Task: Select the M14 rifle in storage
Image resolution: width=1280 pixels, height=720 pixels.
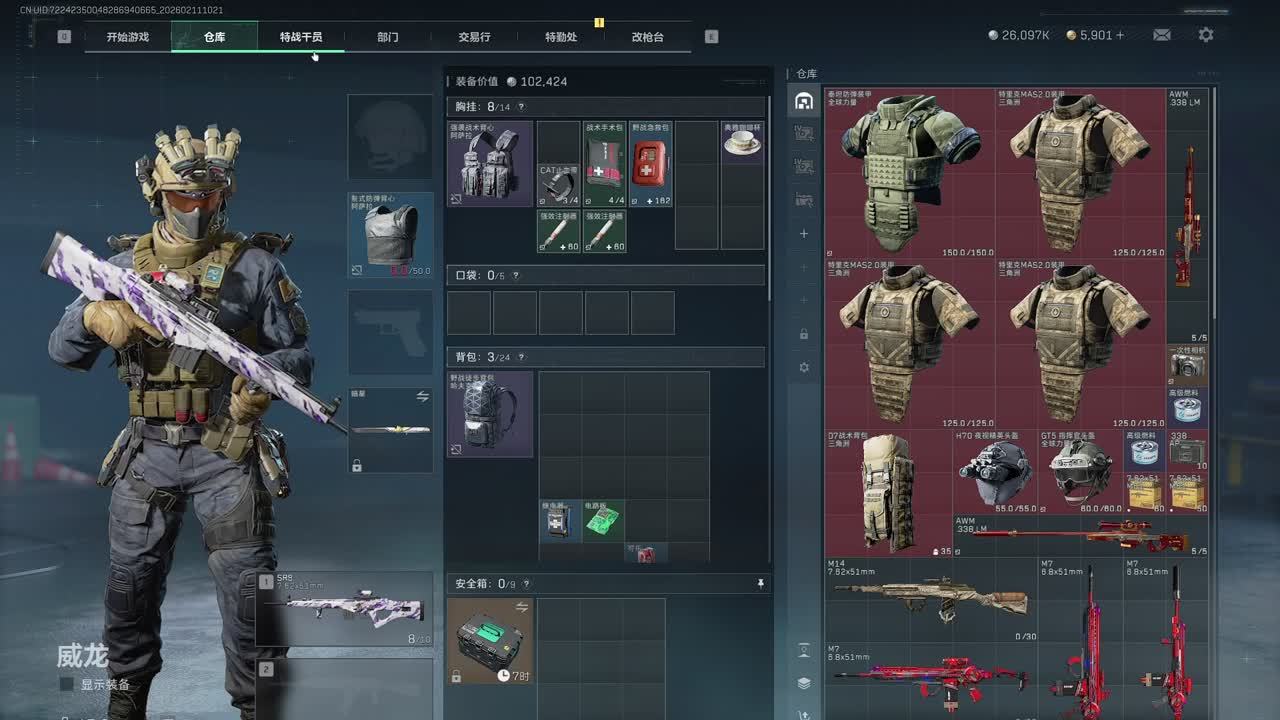Action: pos(930,600)
